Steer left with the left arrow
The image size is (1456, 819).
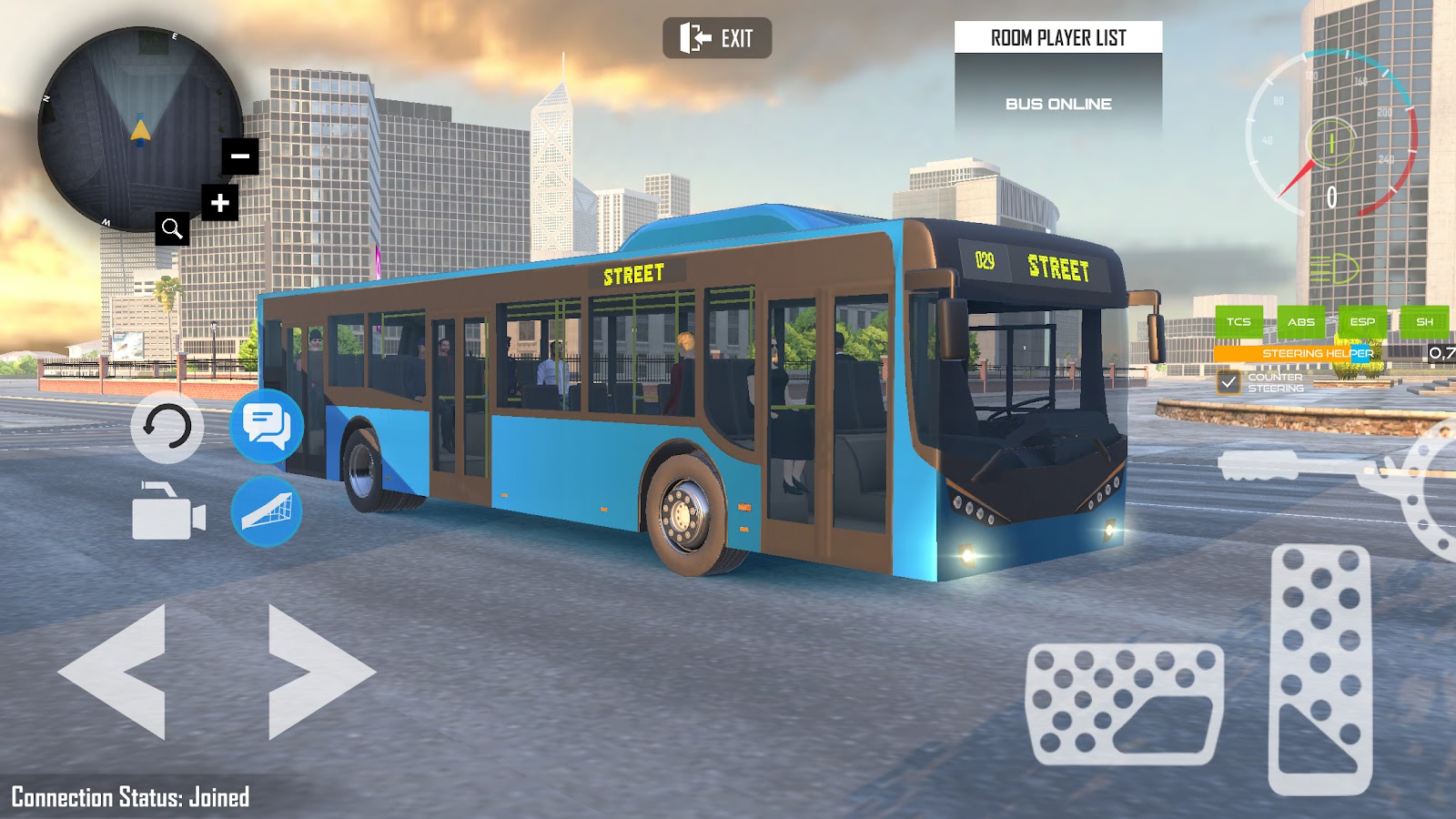(x=115, y=672)
